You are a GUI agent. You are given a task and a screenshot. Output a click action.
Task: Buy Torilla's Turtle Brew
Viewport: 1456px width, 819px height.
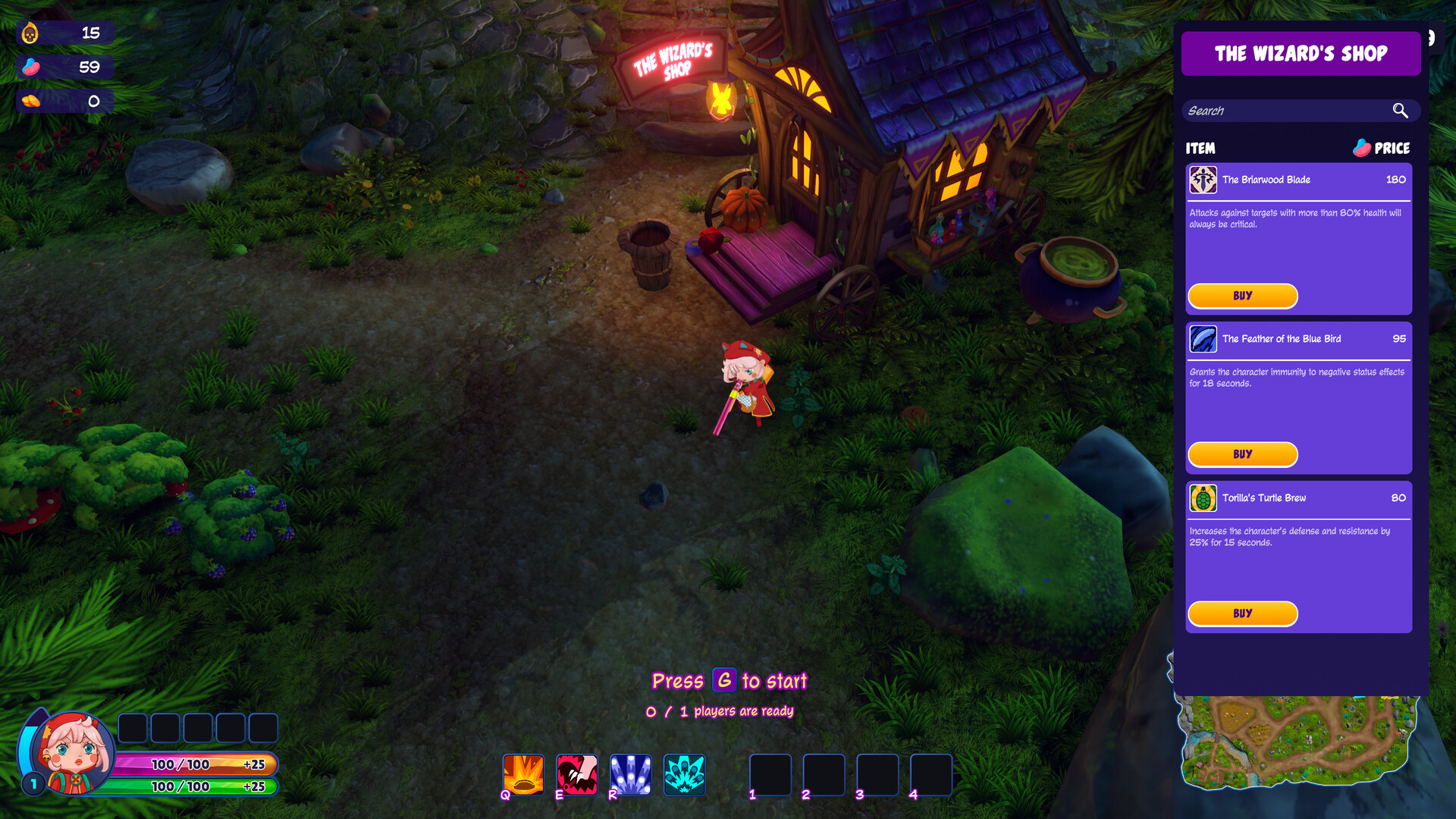1242,613
